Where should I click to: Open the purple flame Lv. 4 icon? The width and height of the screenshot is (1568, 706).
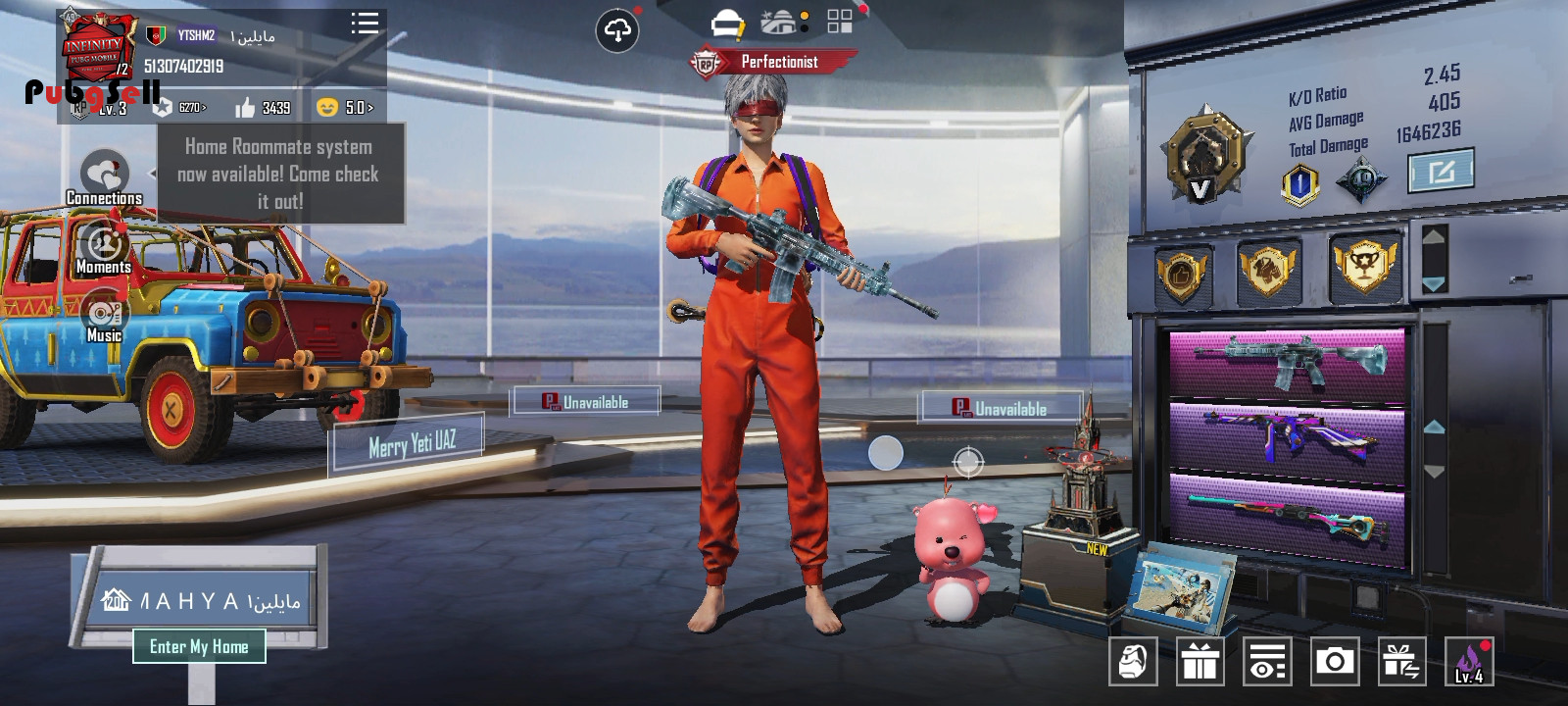click(x=1468, y=662)
